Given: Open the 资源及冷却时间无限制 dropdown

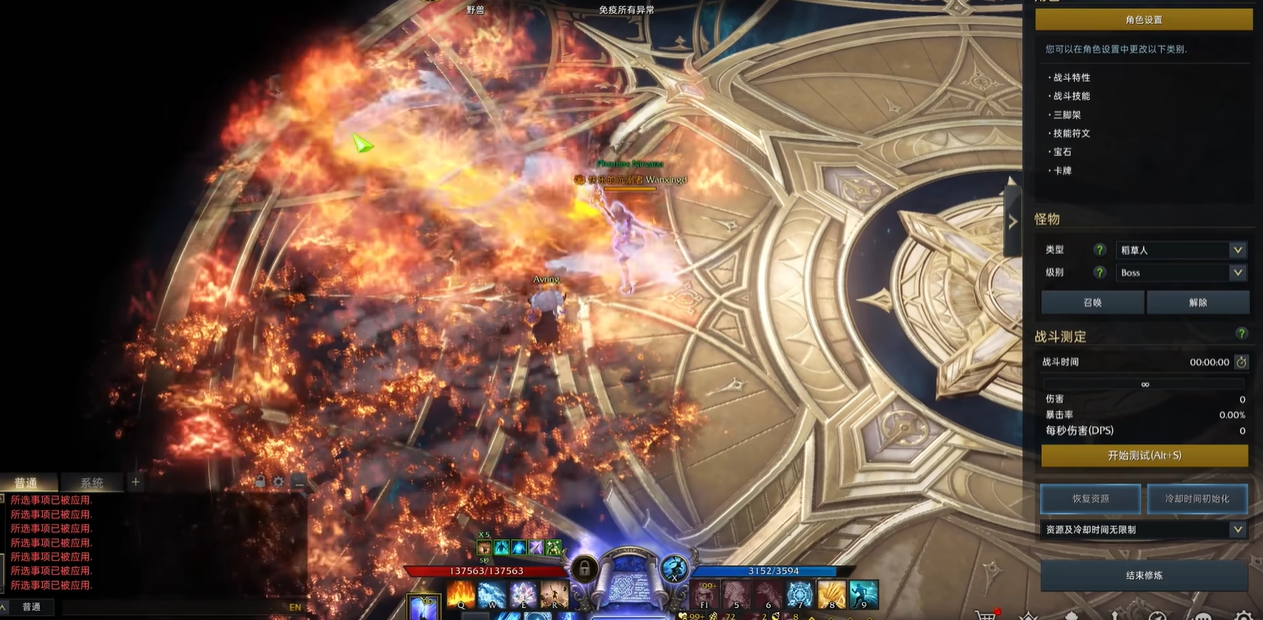Looking at the screenshot, I should 1144,530.
